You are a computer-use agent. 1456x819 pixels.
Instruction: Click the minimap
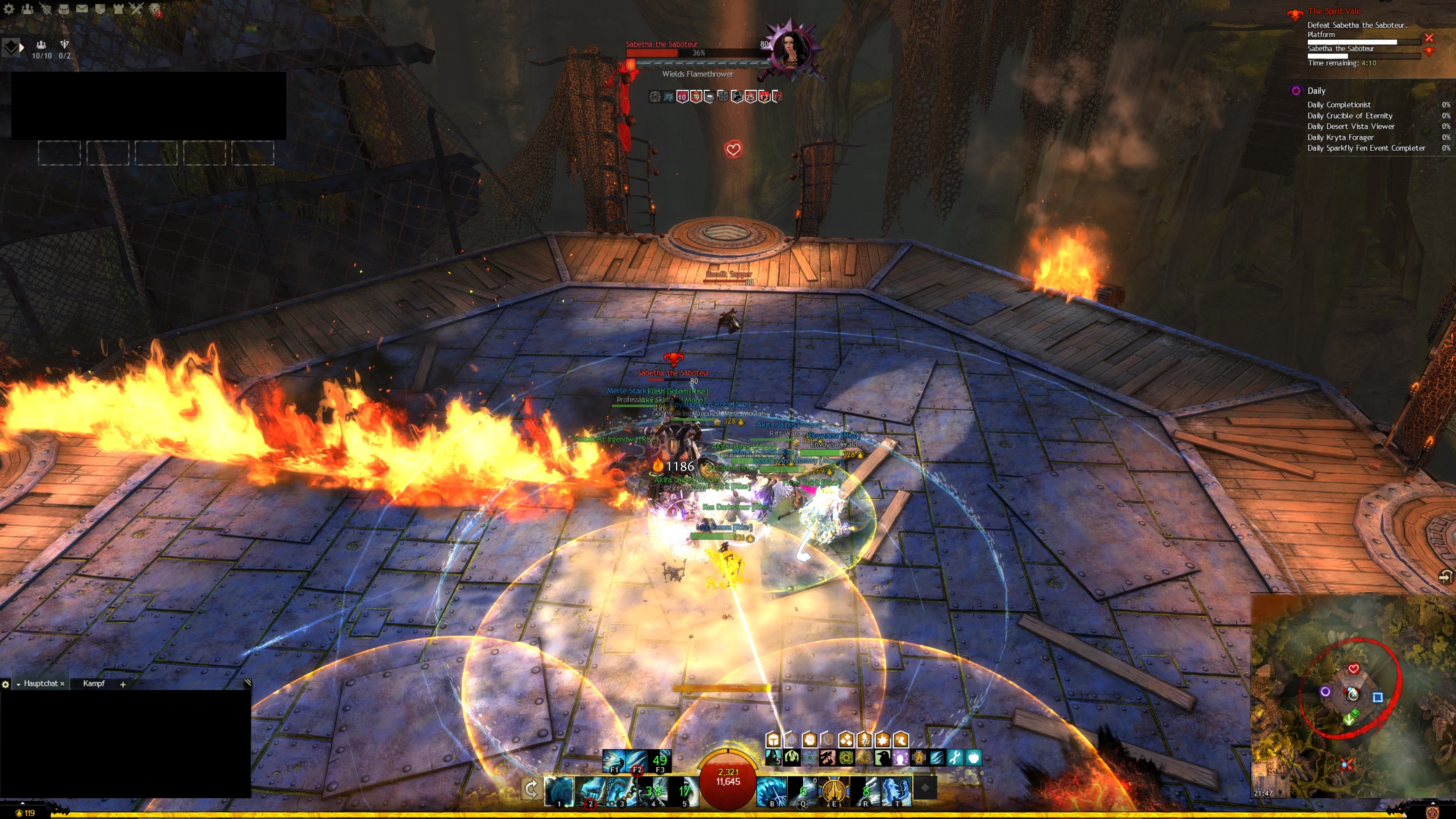pos(1351,695)
